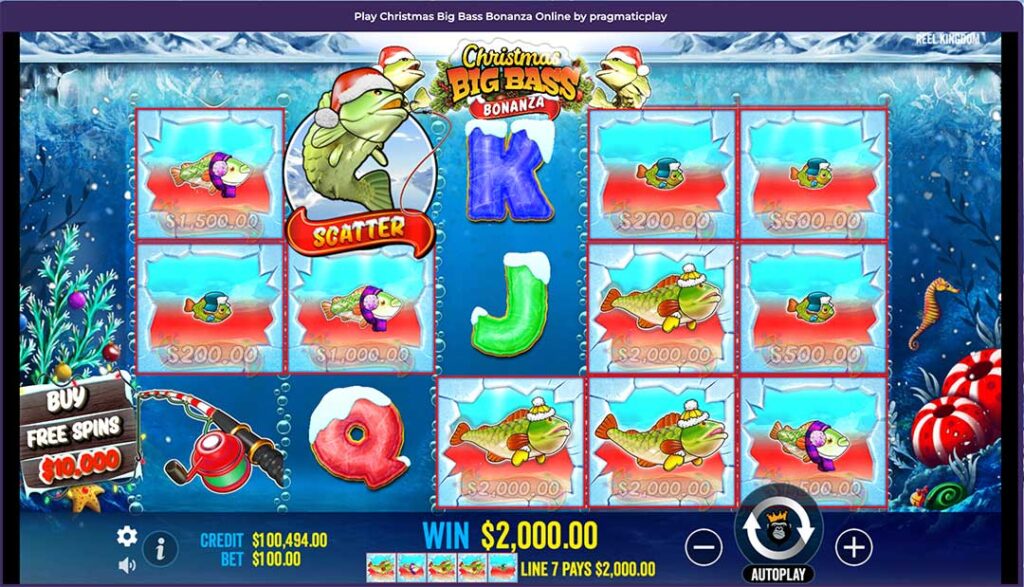This screenshot has width=1024, height=587.
Task: Open the gear settings menu
Action: (127, 536)
